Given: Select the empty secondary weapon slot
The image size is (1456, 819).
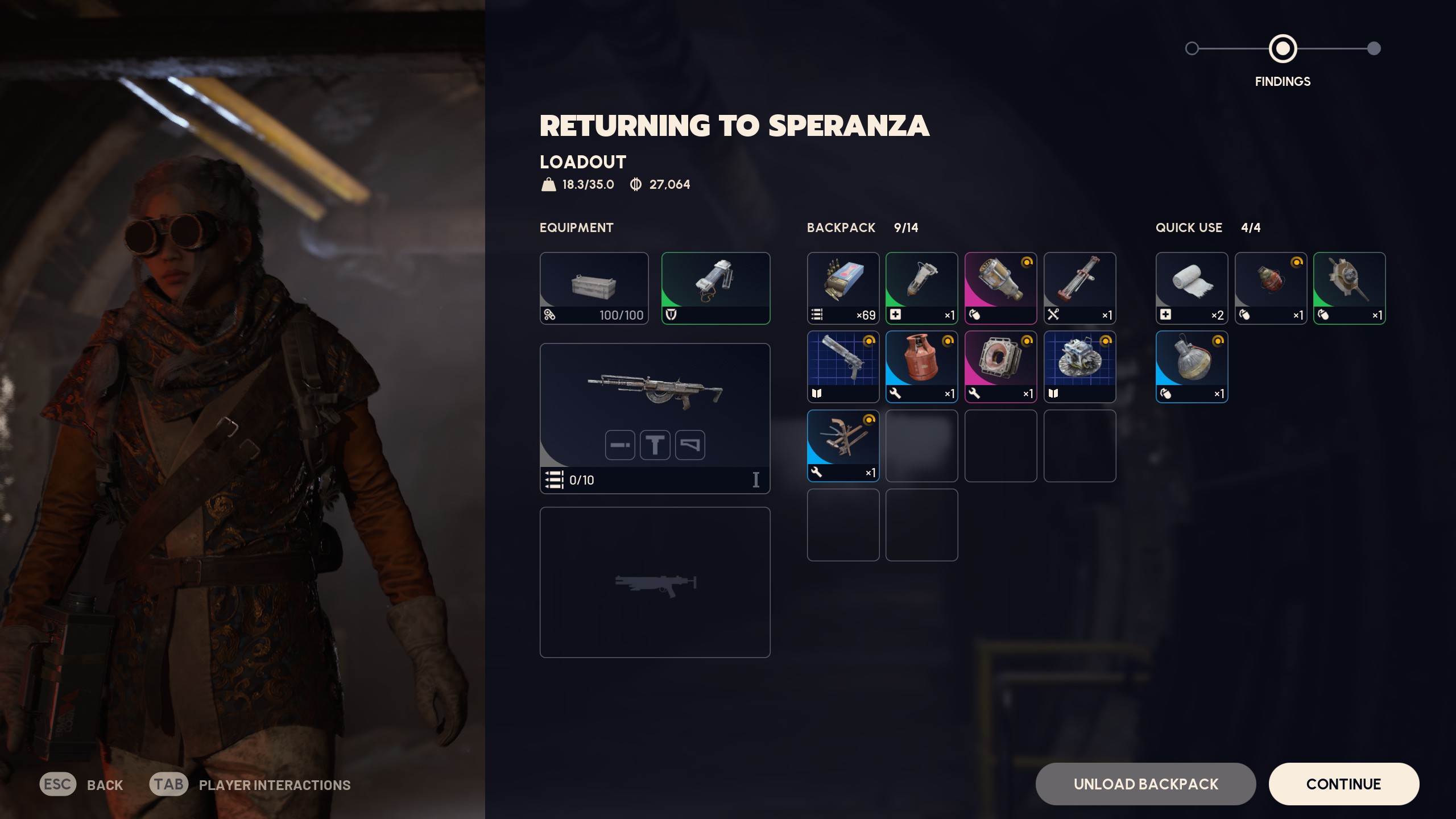Looking at the screenshot, I should point(655,581).
